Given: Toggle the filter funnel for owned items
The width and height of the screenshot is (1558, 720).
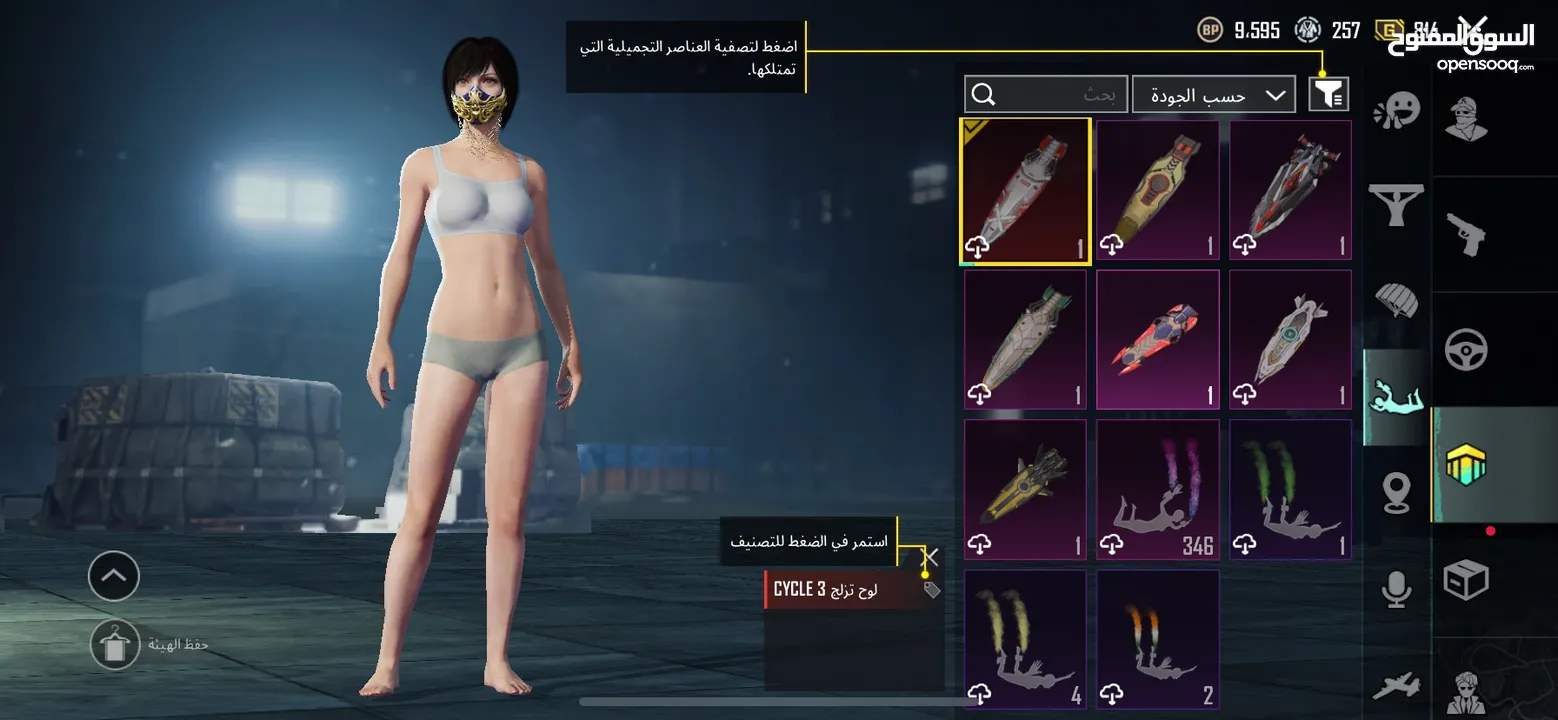Looking at the screenshot, I should (x=1327, y=93).
